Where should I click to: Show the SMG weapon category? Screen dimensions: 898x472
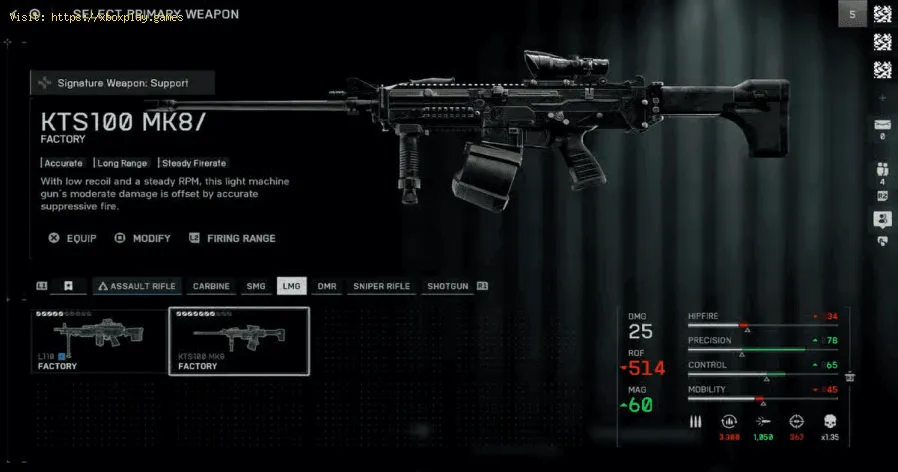[256, 286]
